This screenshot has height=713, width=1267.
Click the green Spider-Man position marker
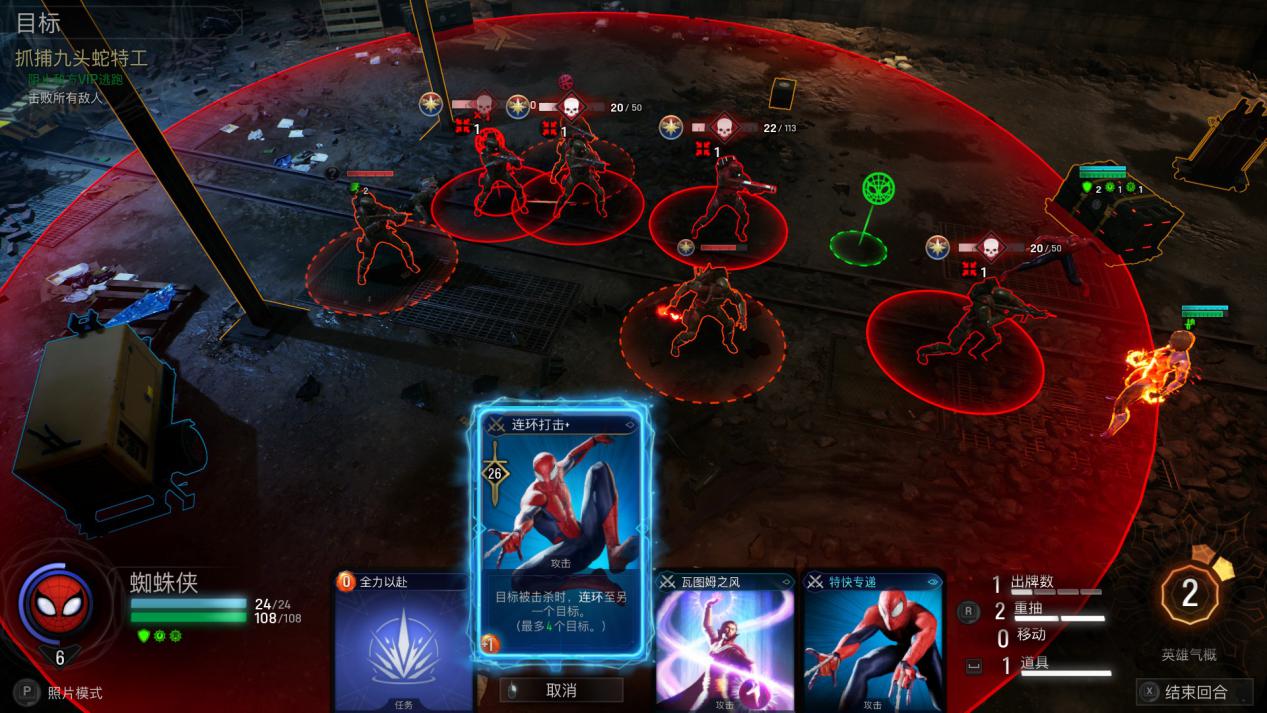coord(878,188)
